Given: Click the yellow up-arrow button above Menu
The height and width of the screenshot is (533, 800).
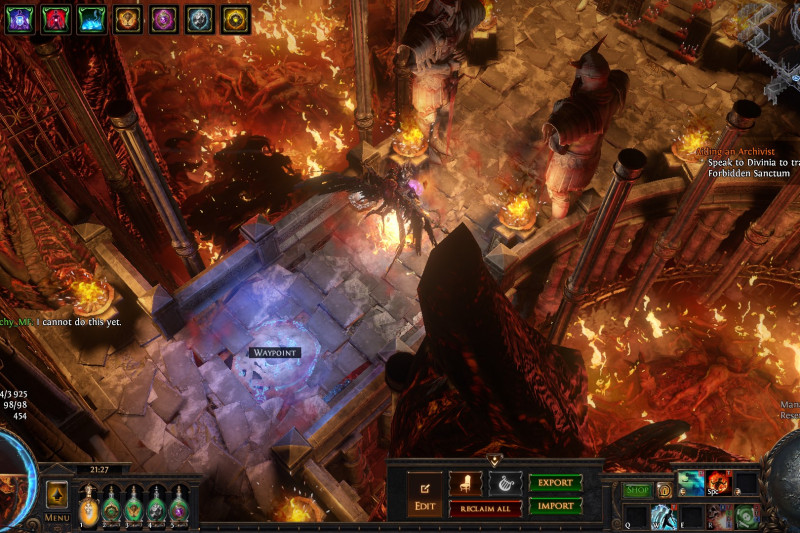Looking at the screenshot, I should 57,495.
